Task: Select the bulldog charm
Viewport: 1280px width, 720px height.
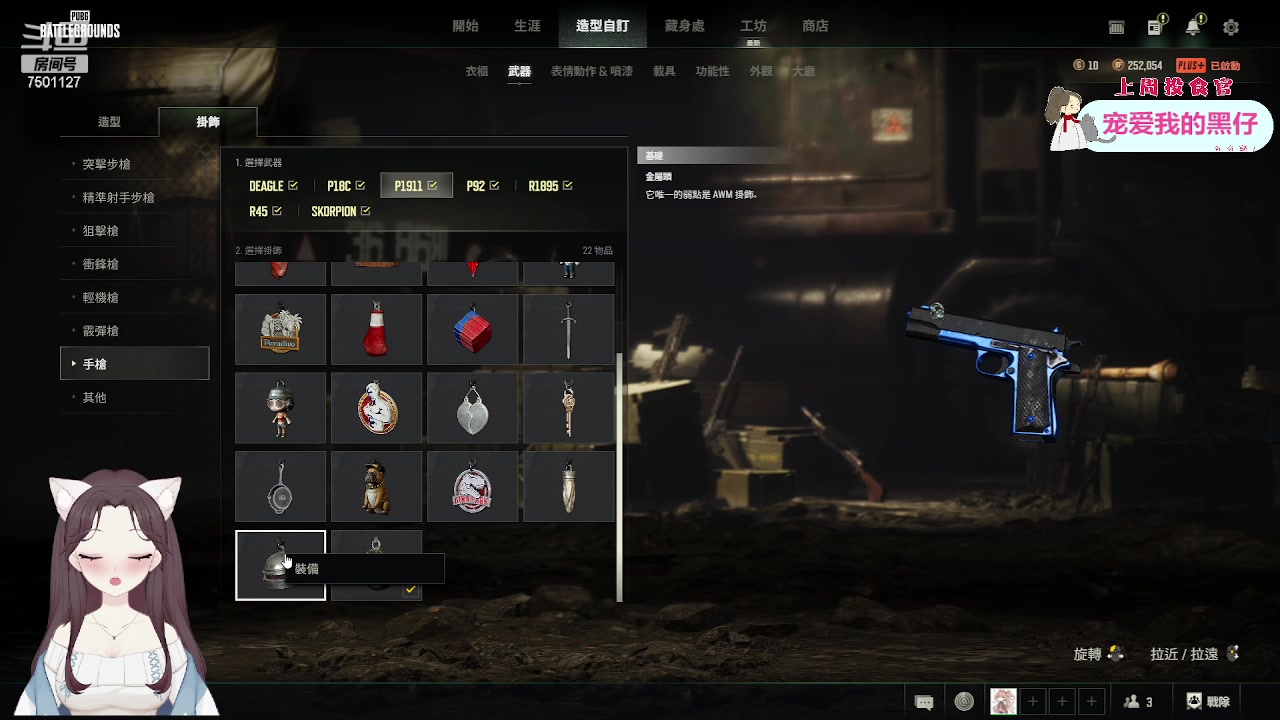Action: pyautogui.click(x=376, y=486)
